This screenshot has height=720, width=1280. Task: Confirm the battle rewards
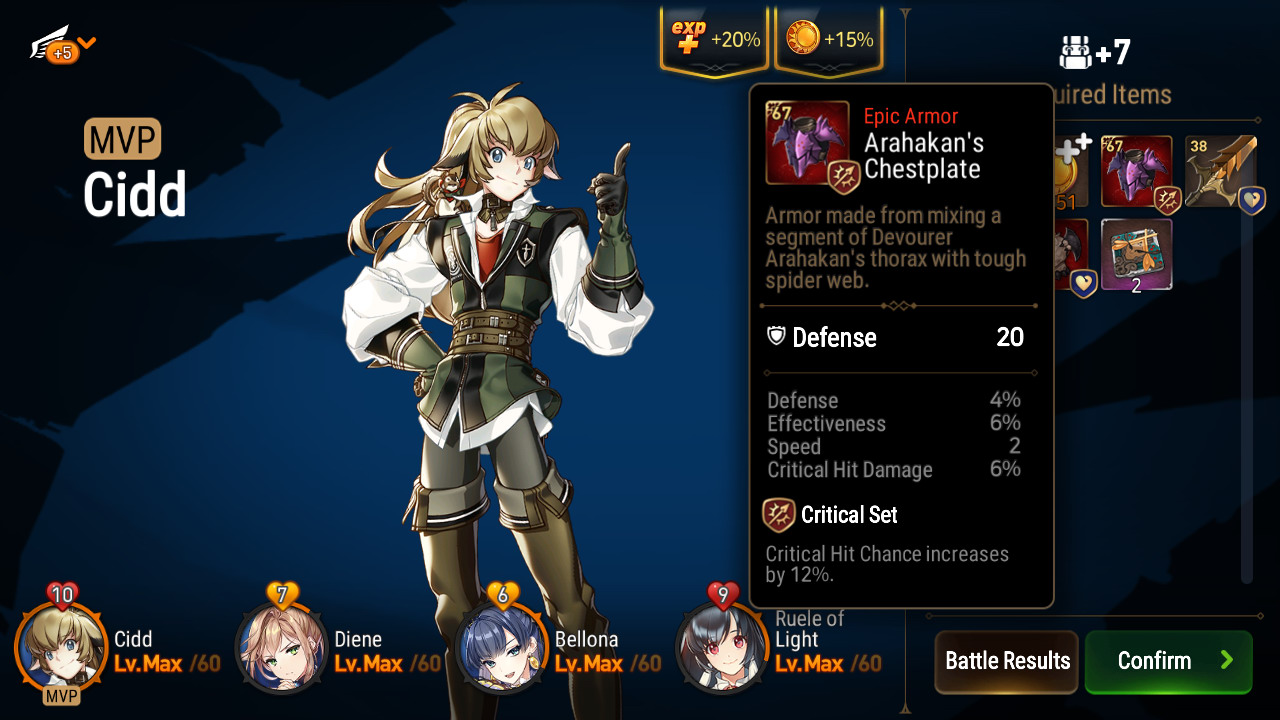(1168, 661)
